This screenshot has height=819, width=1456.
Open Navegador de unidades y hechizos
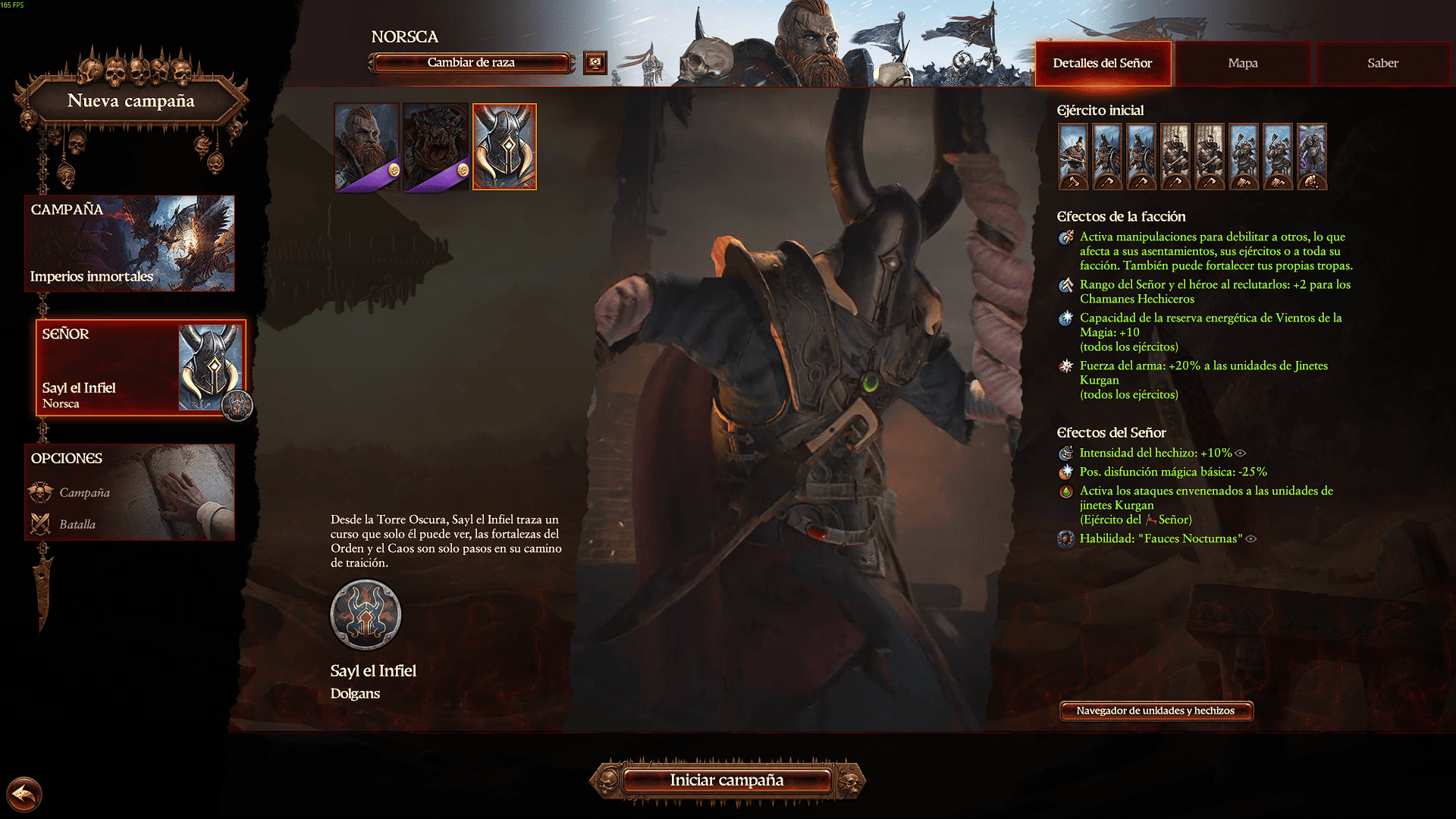[x=1155, y=711]
